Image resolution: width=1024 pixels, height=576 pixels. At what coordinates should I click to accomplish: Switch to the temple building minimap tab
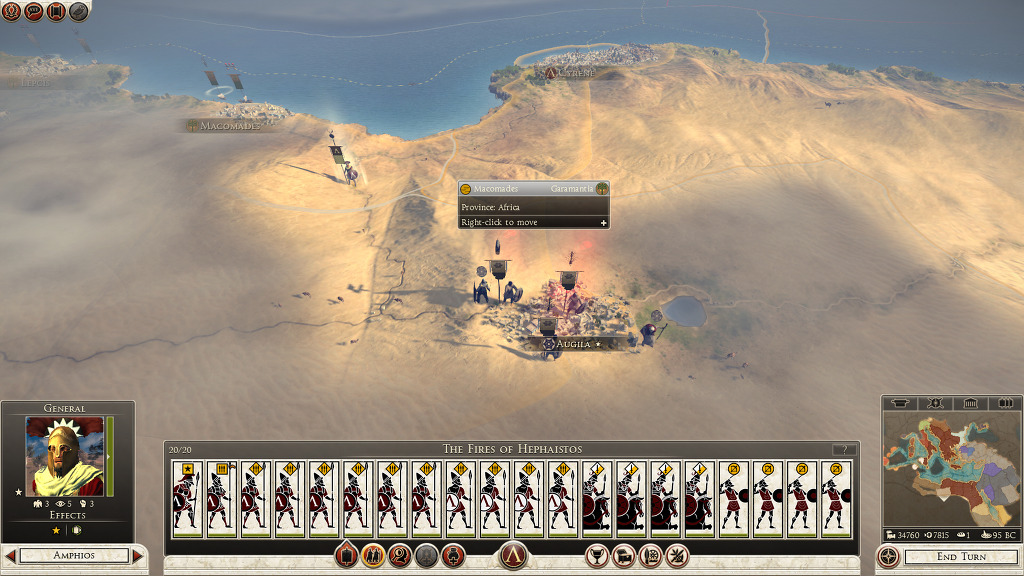969,403
